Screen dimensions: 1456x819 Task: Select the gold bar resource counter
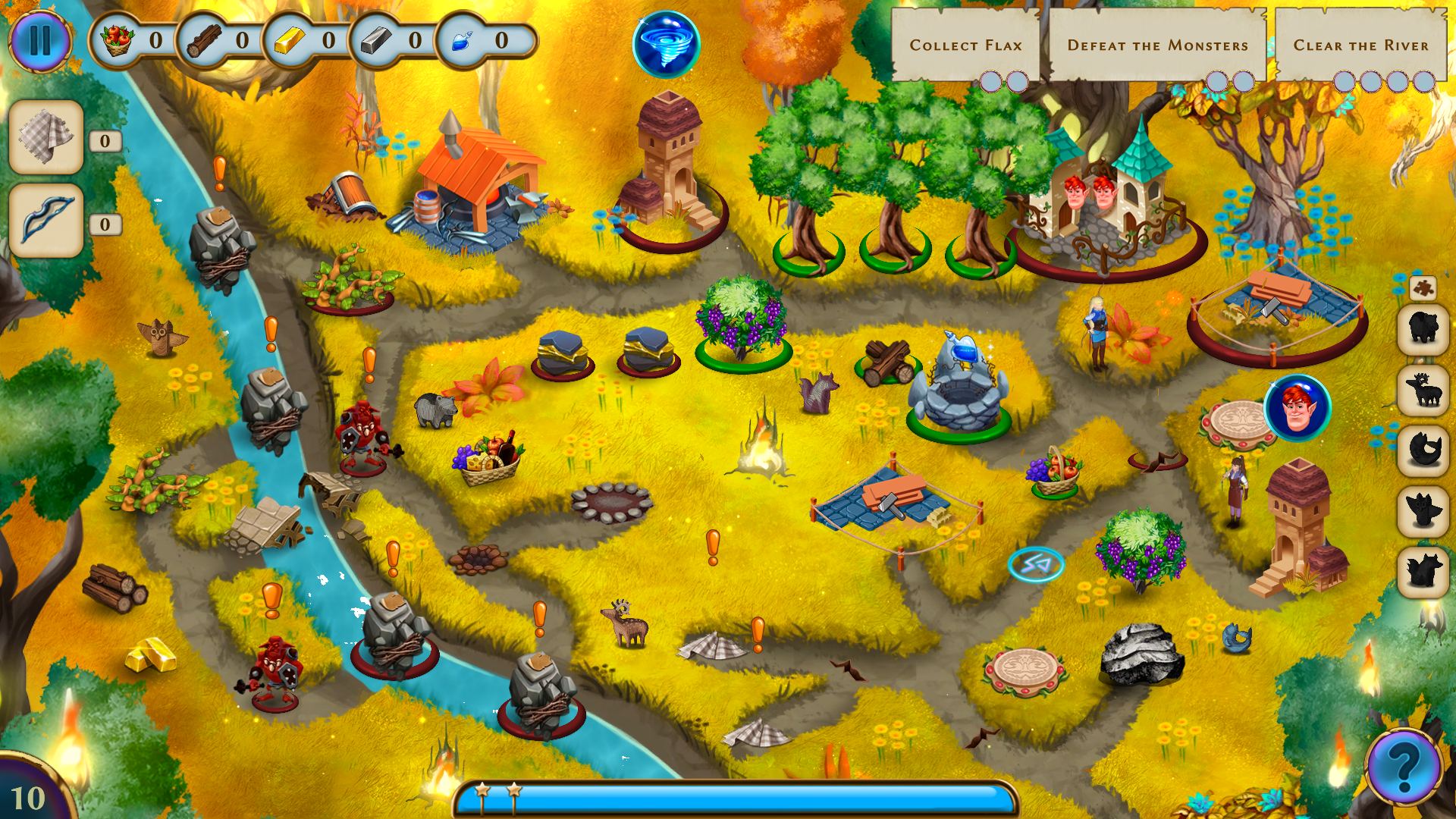[288, 38]
